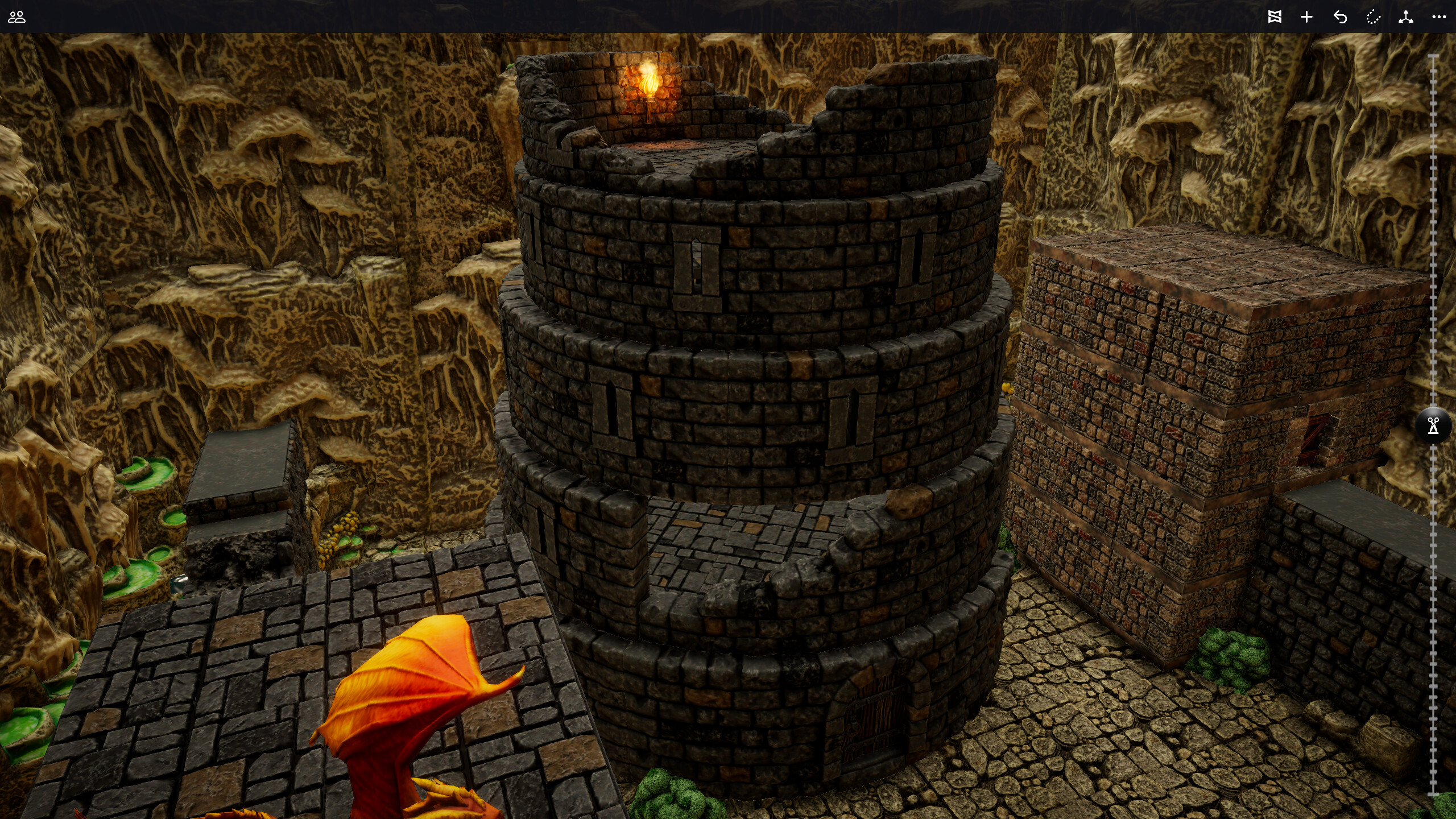Select the red brick building on the right
The width and height of the screenshot is (1456, 819).
pyautogui.click(x=1194, y=427)
